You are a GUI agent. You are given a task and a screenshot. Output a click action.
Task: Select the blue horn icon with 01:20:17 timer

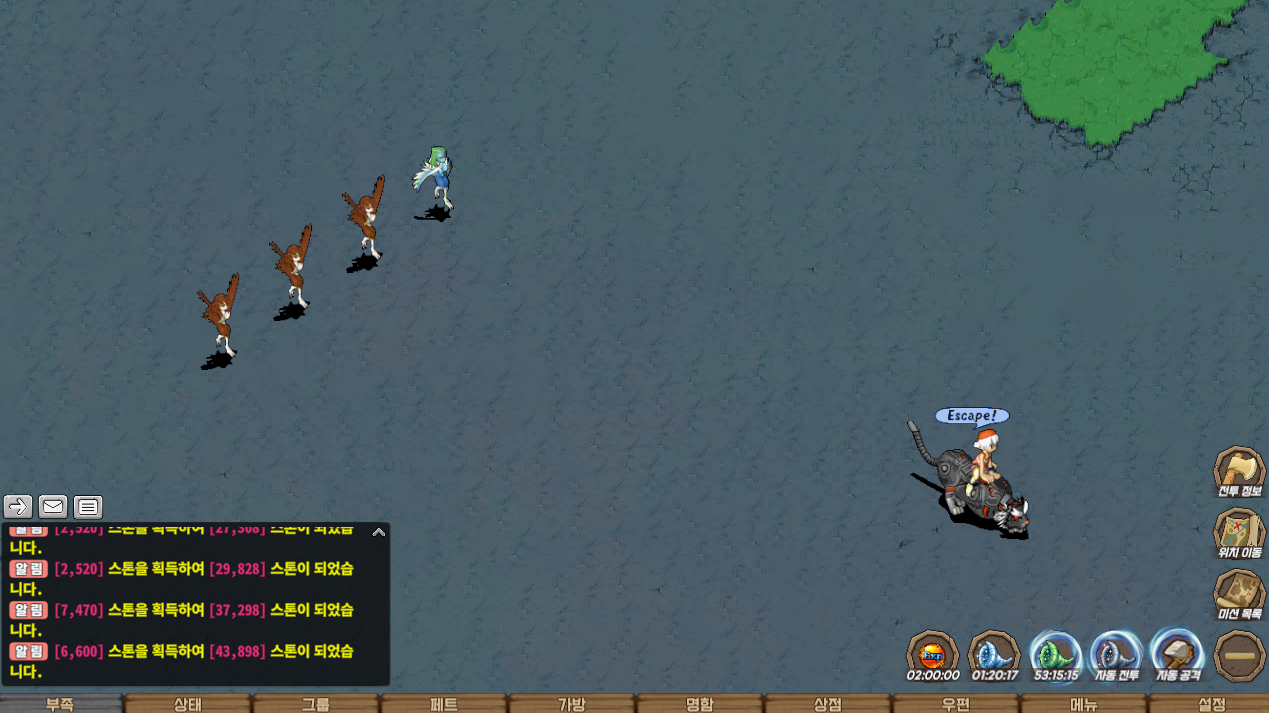click(x=994, y=655)
